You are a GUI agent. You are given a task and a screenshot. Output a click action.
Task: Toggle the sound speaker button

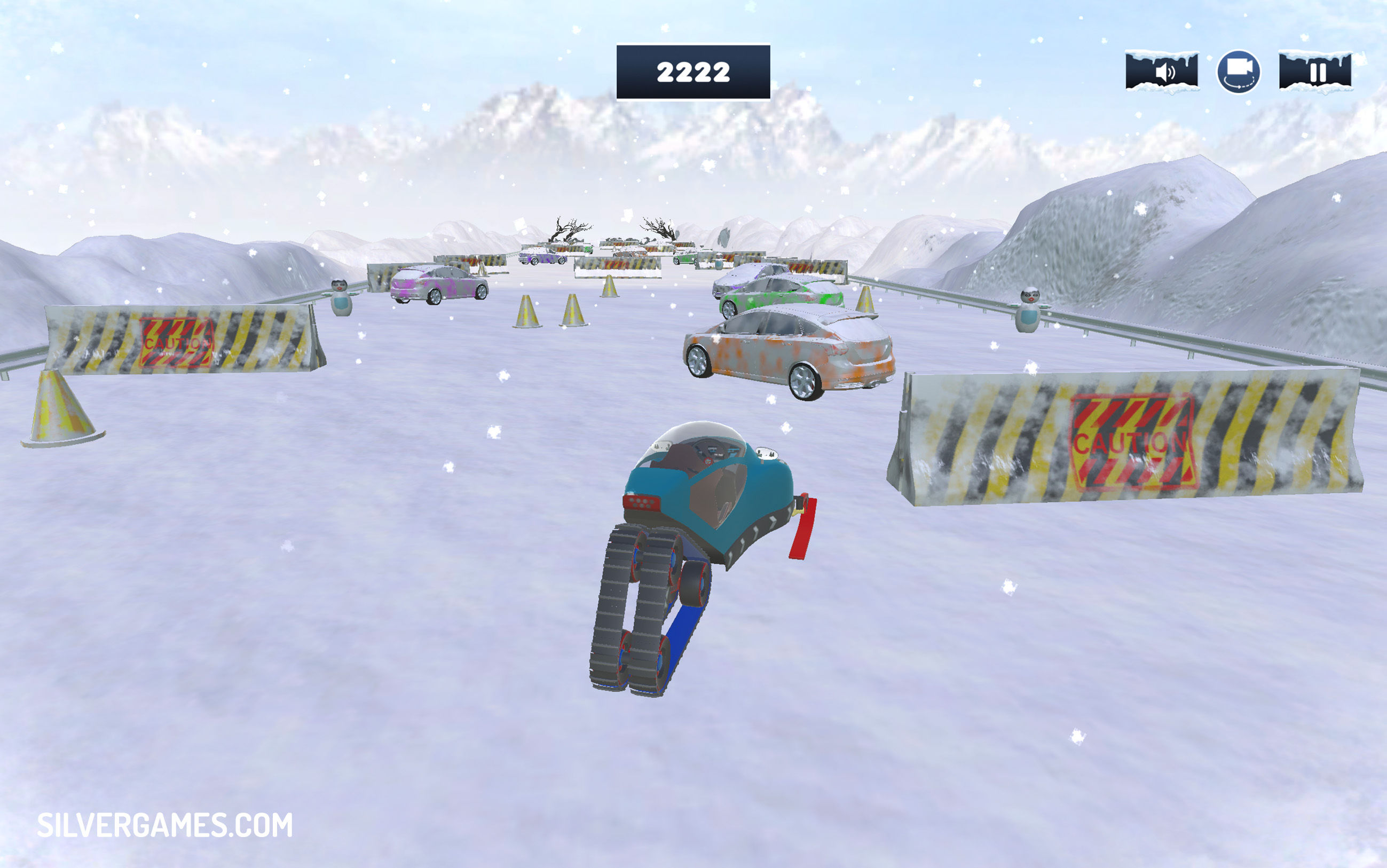[x=1161, y=72]
